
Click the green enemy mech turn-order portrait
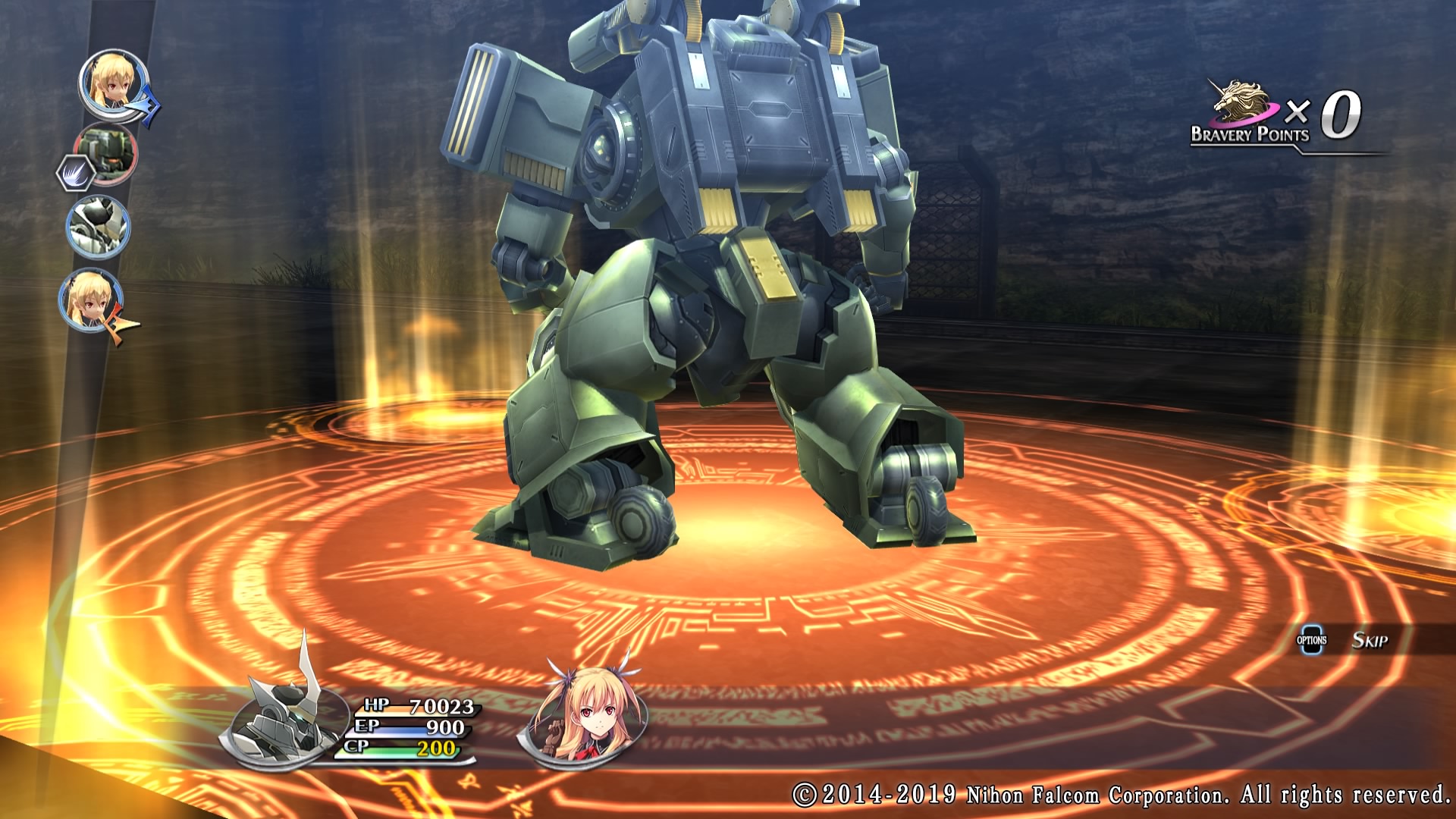[107, 153]
